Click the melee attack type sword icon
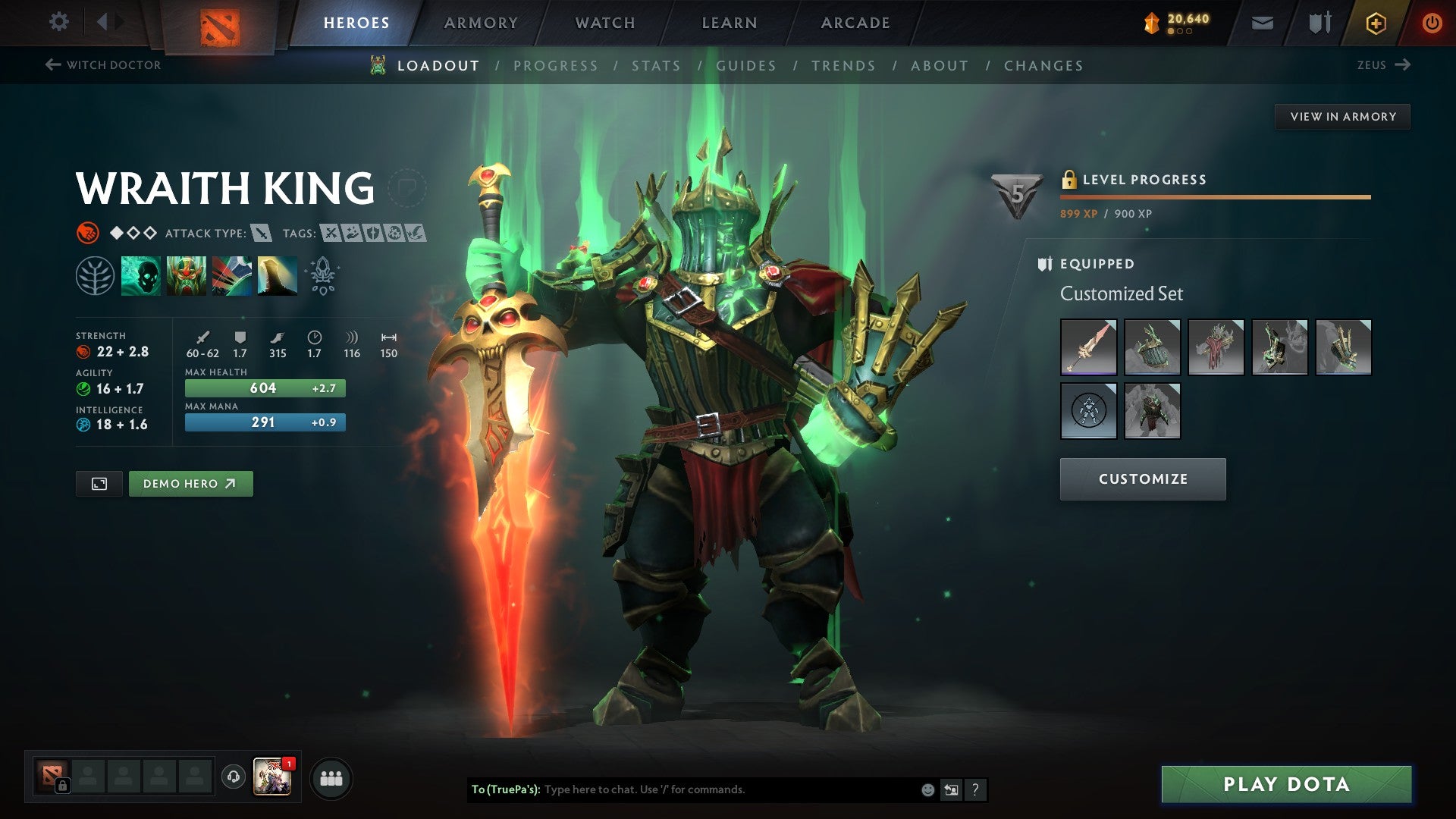Viewport: 1456px width, 819px height. tap(261, 234)
